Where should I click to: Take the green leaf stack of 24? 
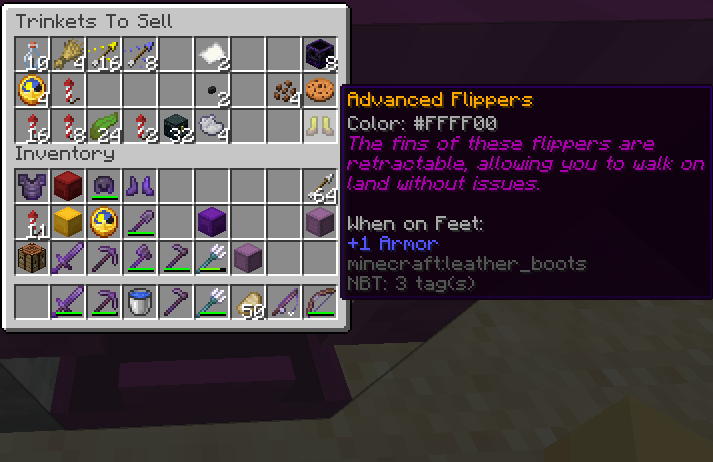[x=104, y=127]
